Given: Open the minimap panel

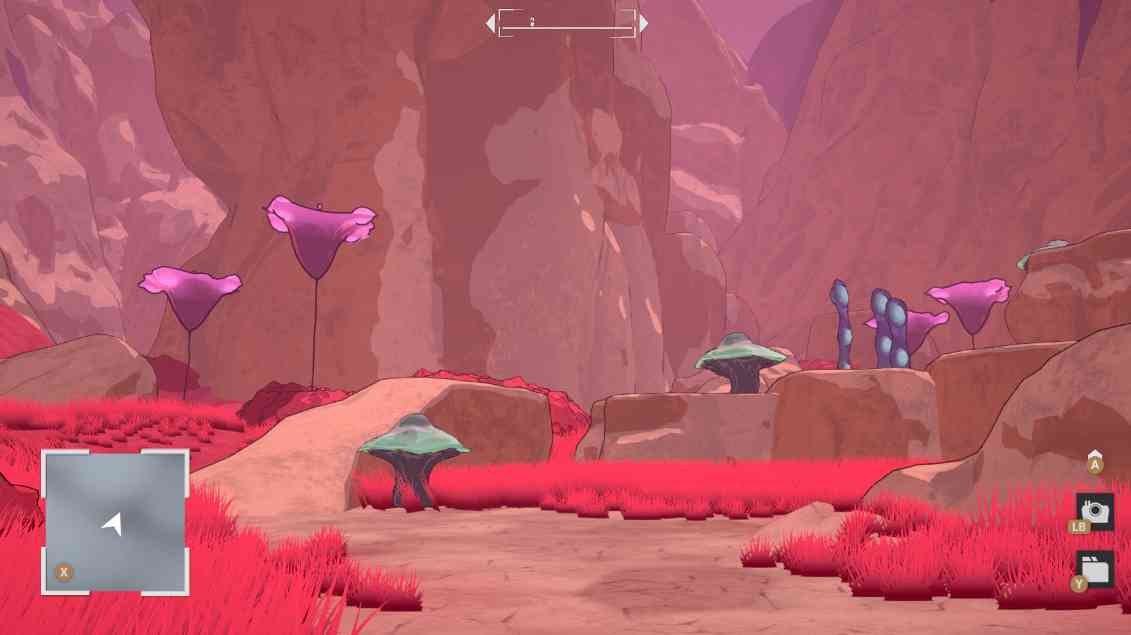Looking at the screenshot, I should coord(115,521).
